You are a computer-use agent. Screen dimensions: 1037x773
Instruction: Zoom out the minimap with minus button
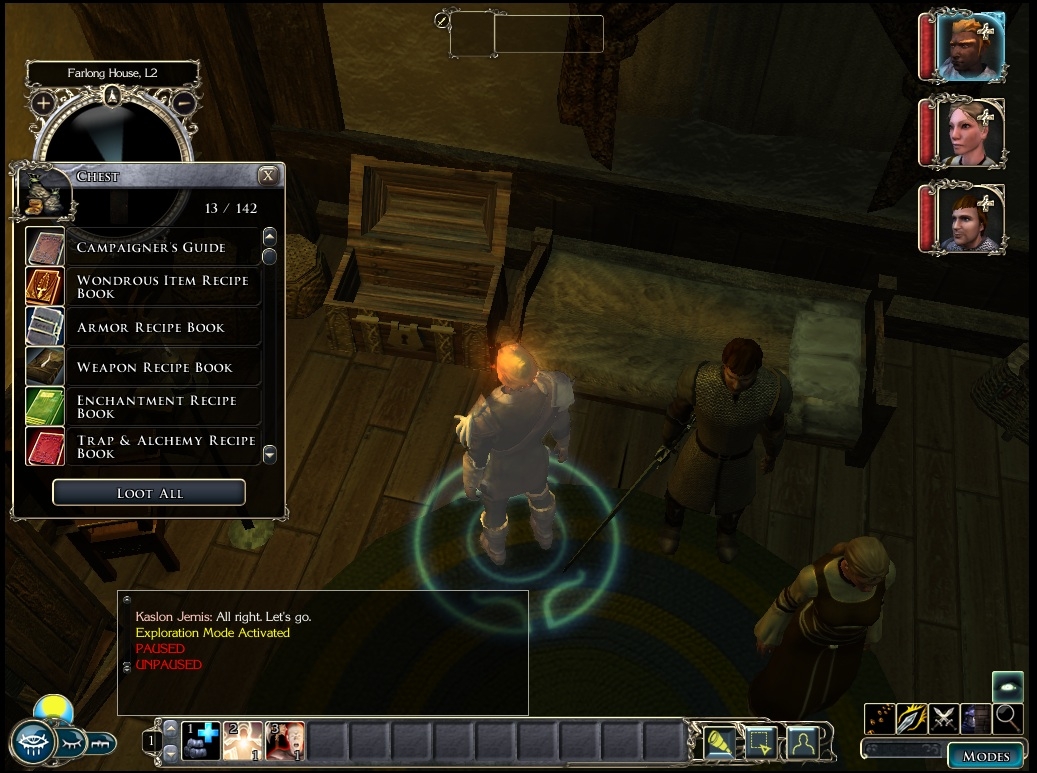click(183, 102)
